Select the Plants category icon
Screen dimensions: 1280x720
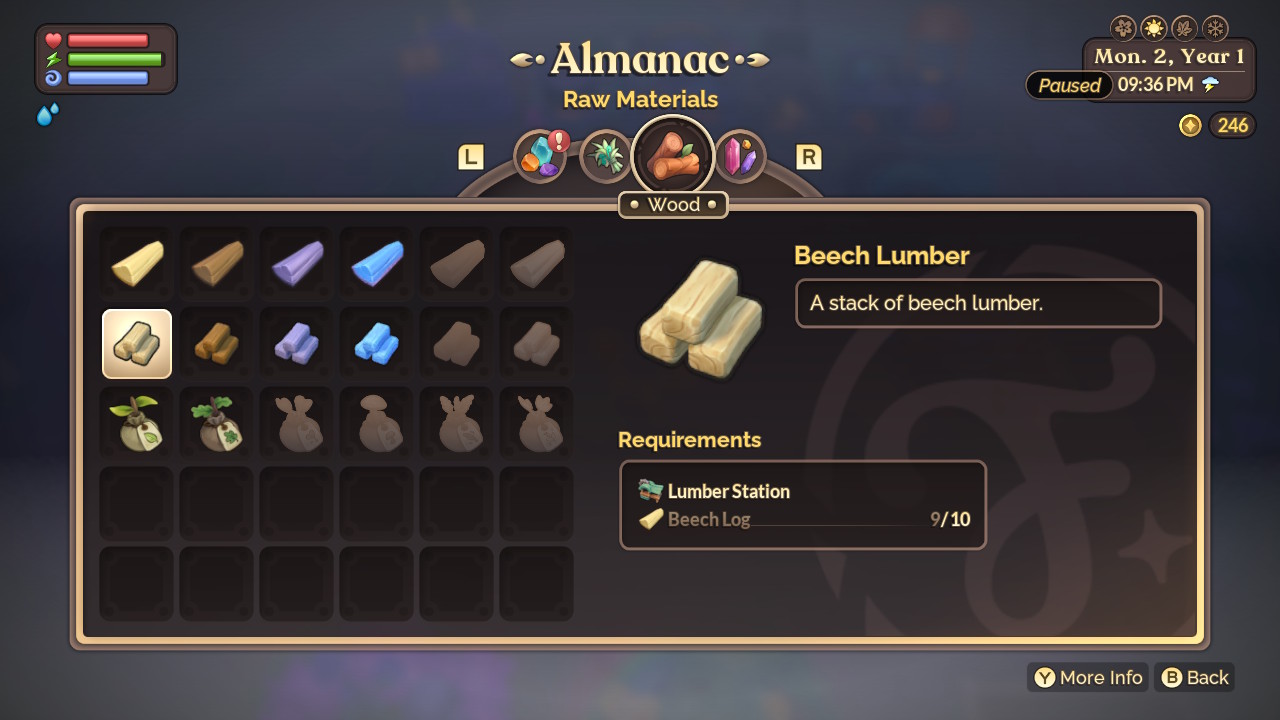pyautogui.click(x=606, y=156)
